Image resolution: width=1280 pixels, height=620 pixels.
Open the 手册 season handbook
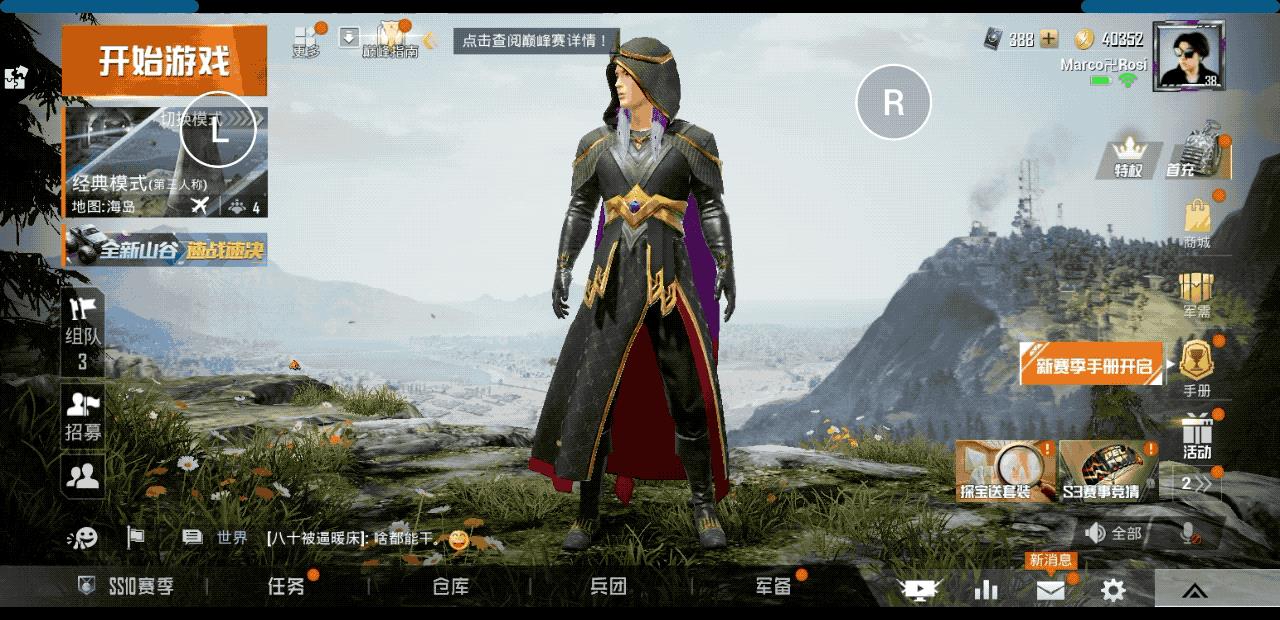(1197, 367)
